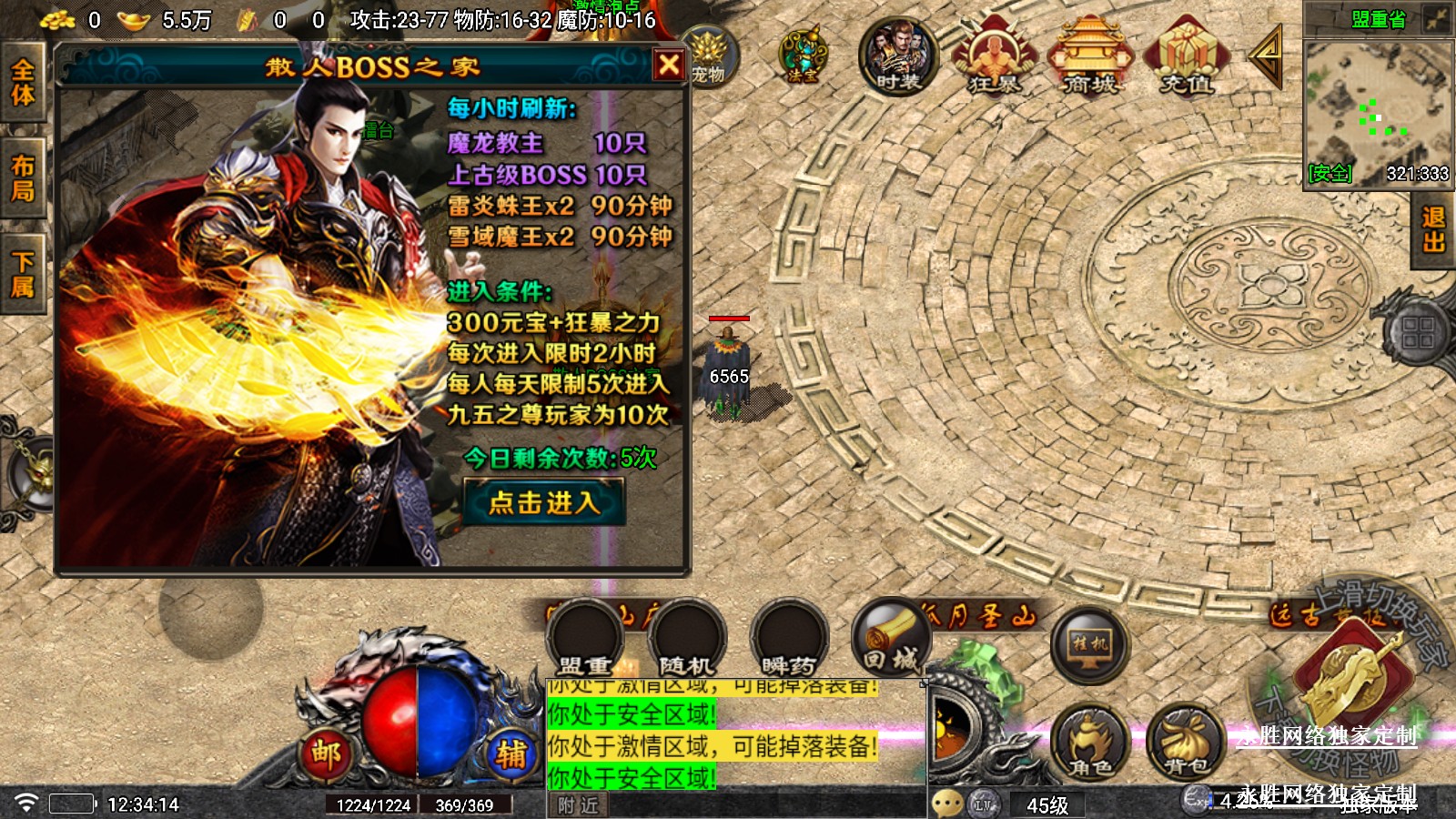The width and height of the screenshot is (1456, 819).
Task: Use the 瞬药 instant potion slot
Action: tap(789, 639)
